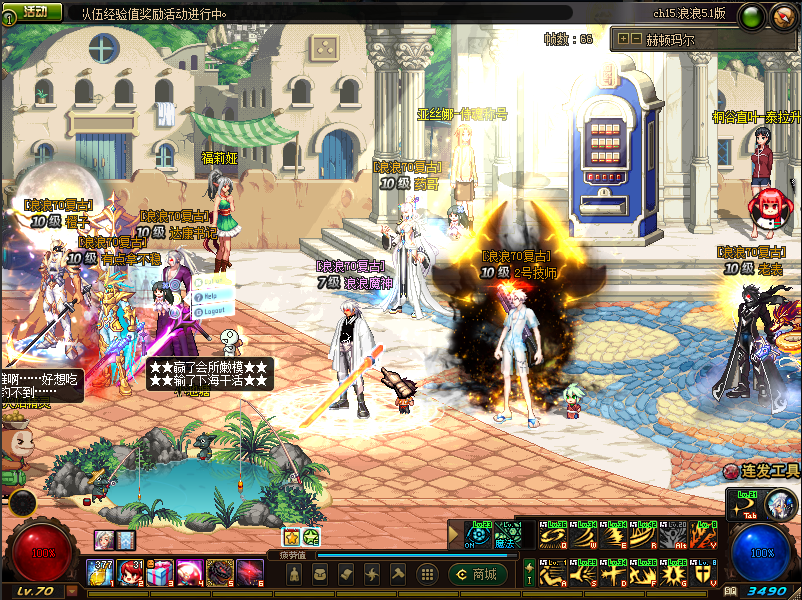The width and height of the screenshot is (802, 600).
Task: Click the compass icon in the top corner
Action: (x=781, y=15)
